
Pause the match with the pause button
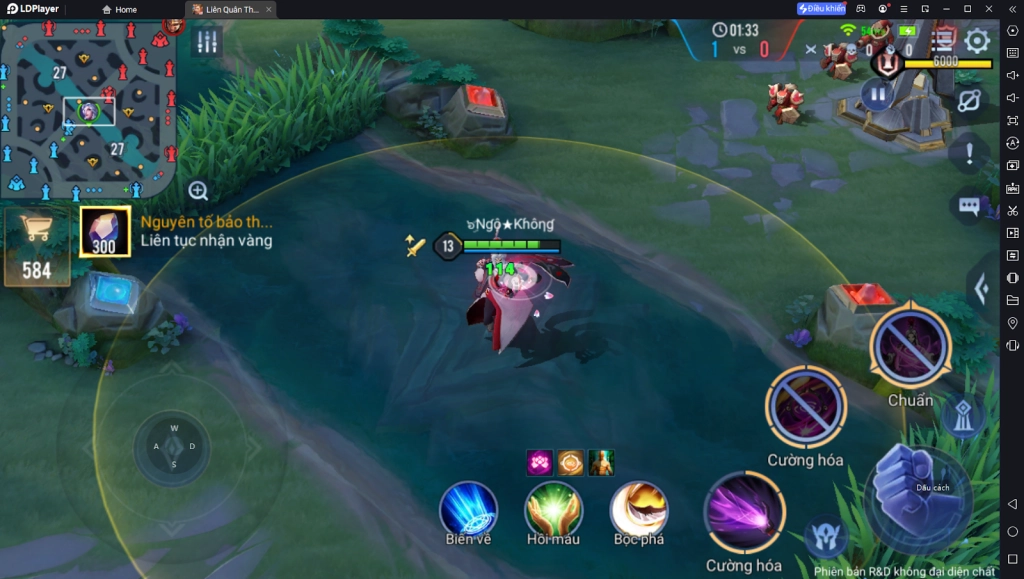click(876, 96)
